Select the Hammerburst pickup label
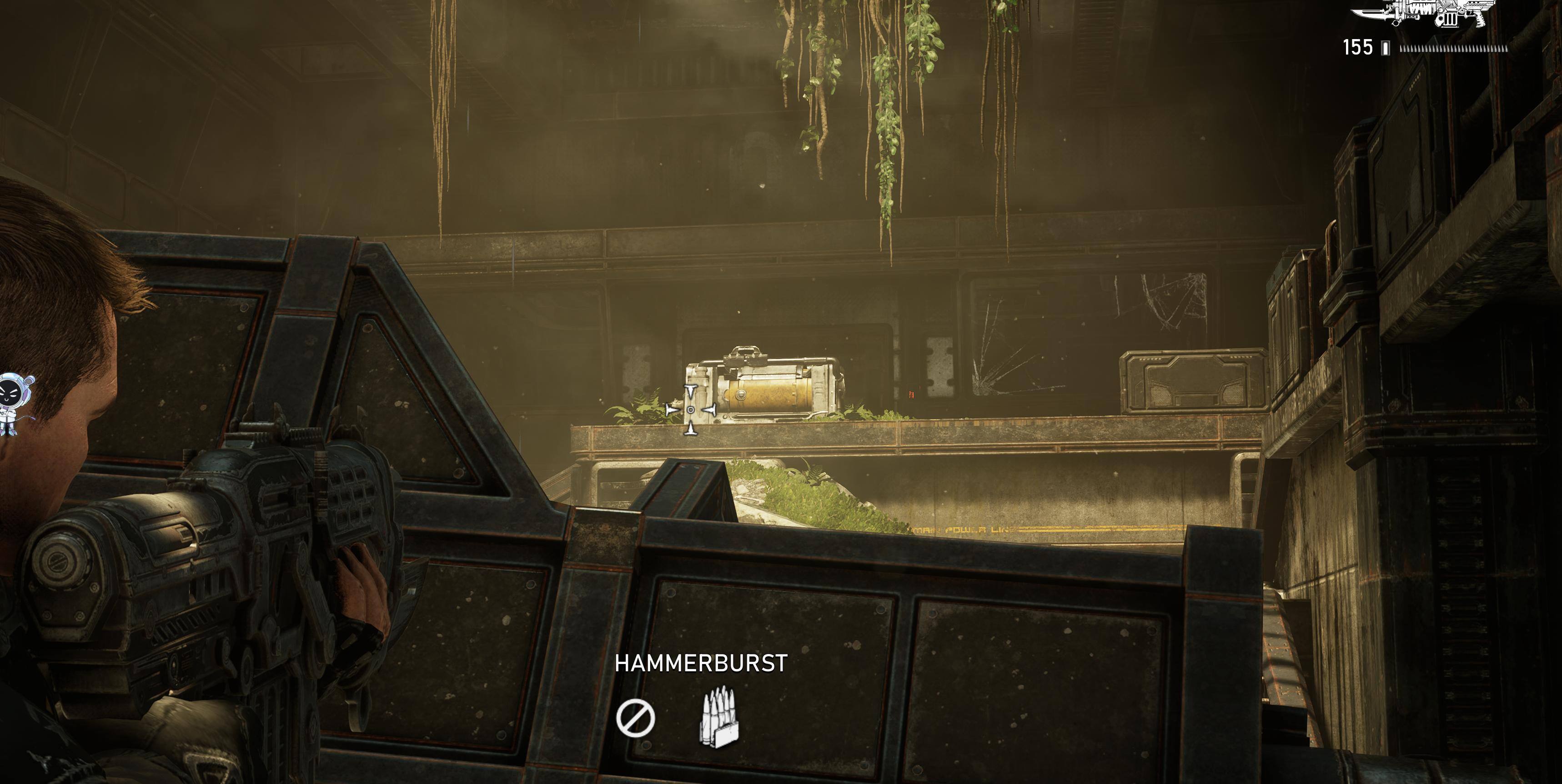1562x784 pixels. click(701, 664)
